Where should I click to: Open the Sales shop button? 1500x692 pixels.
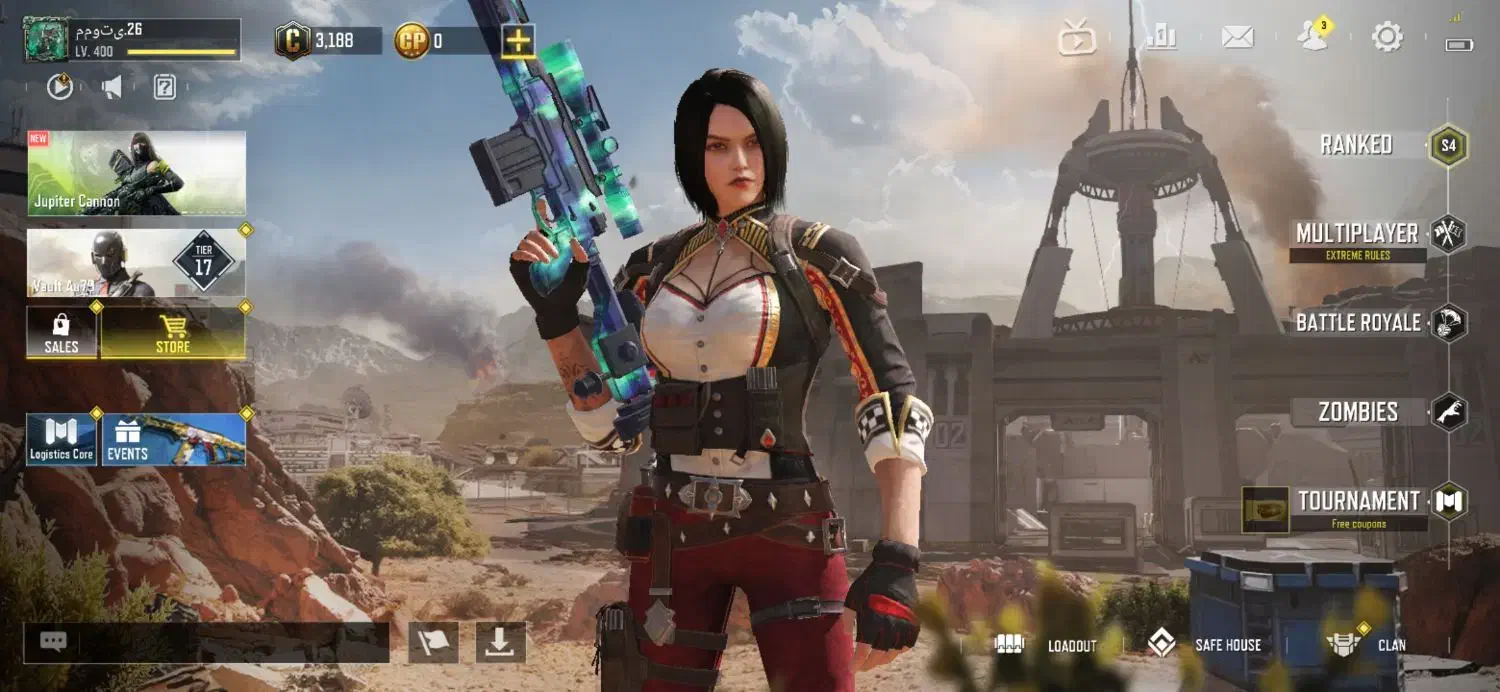[61, 333]
